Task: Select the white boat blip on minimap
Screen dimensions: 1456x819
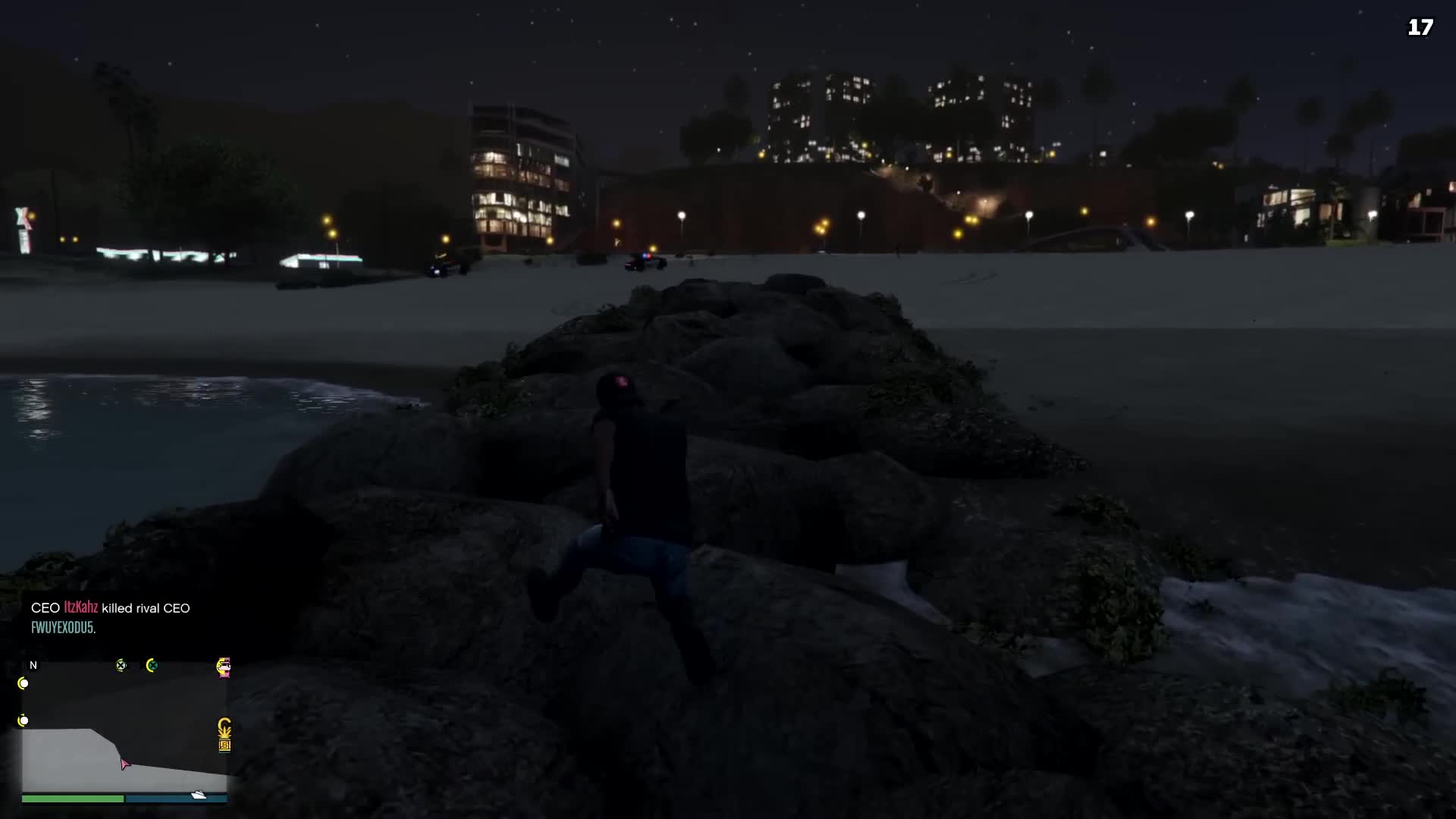Action: click(198, 794)
